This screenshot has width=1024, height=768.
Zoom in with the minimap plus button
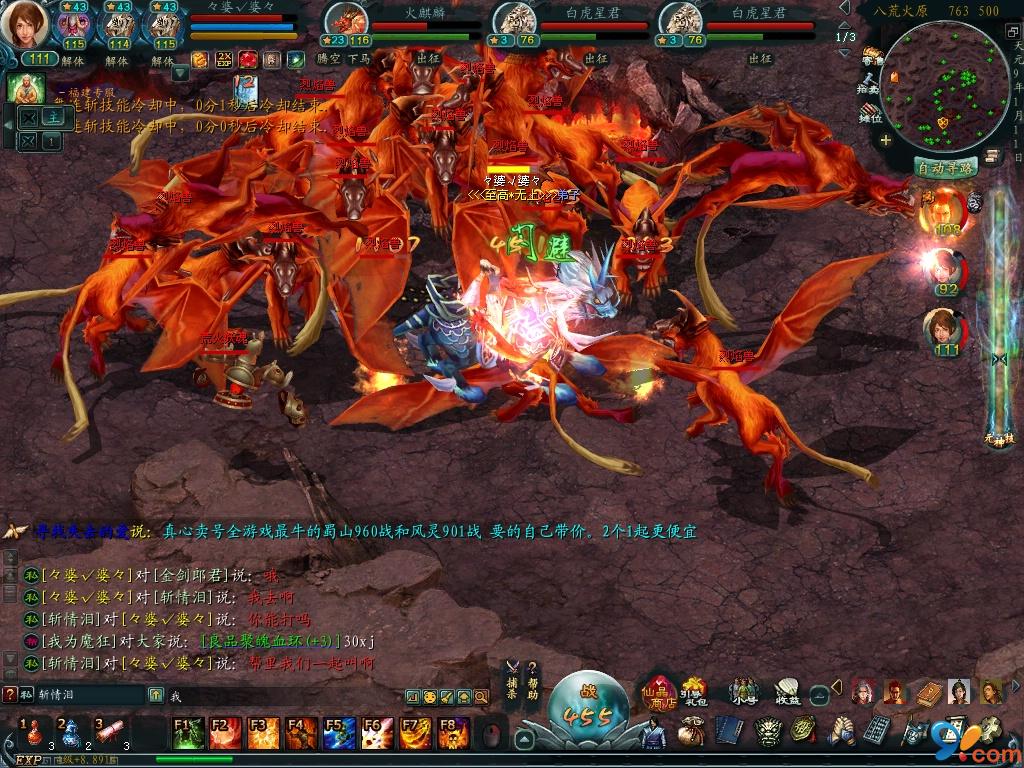pos(885,140)
